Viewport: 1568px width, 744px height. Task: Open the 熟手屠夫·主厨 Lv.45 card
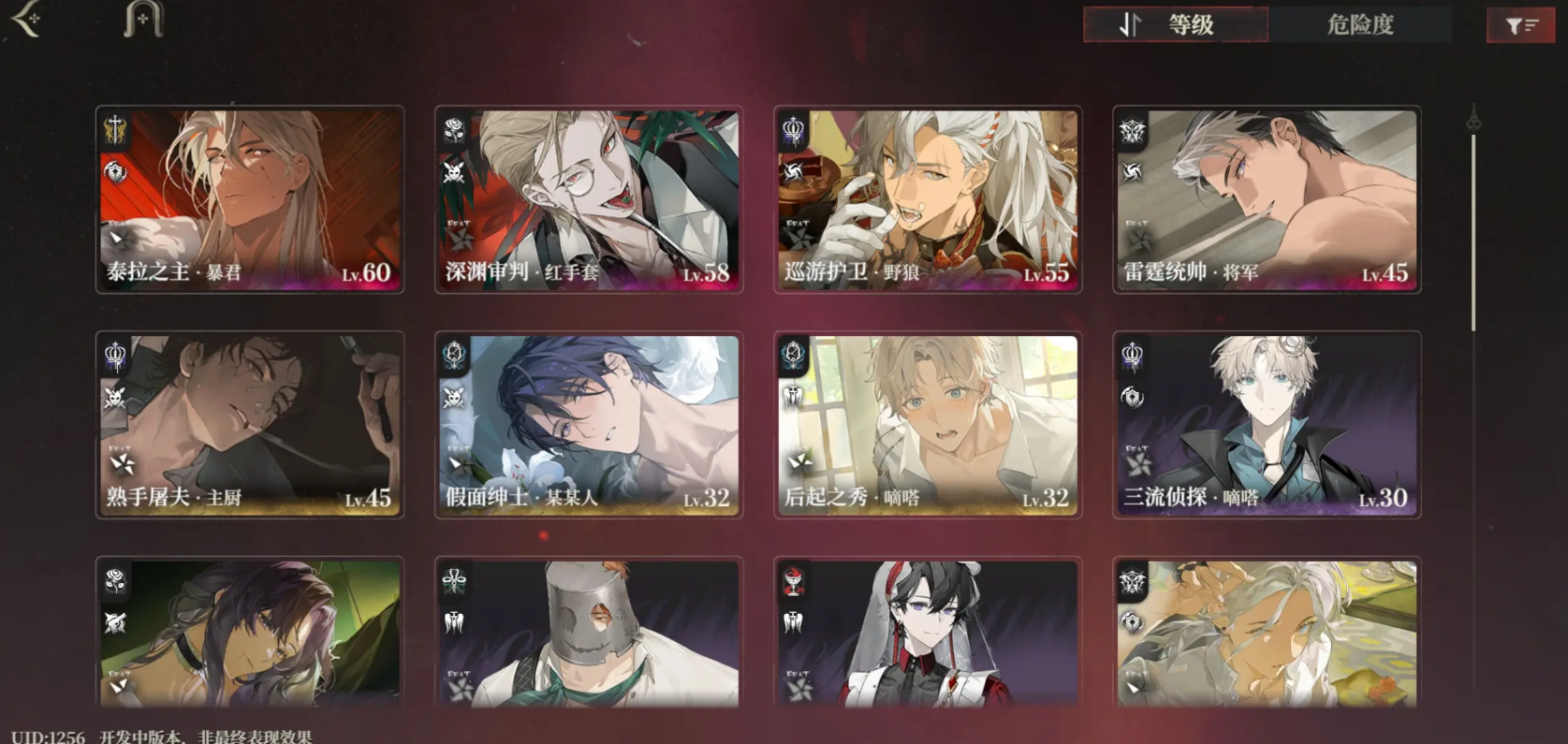(250, 425)
